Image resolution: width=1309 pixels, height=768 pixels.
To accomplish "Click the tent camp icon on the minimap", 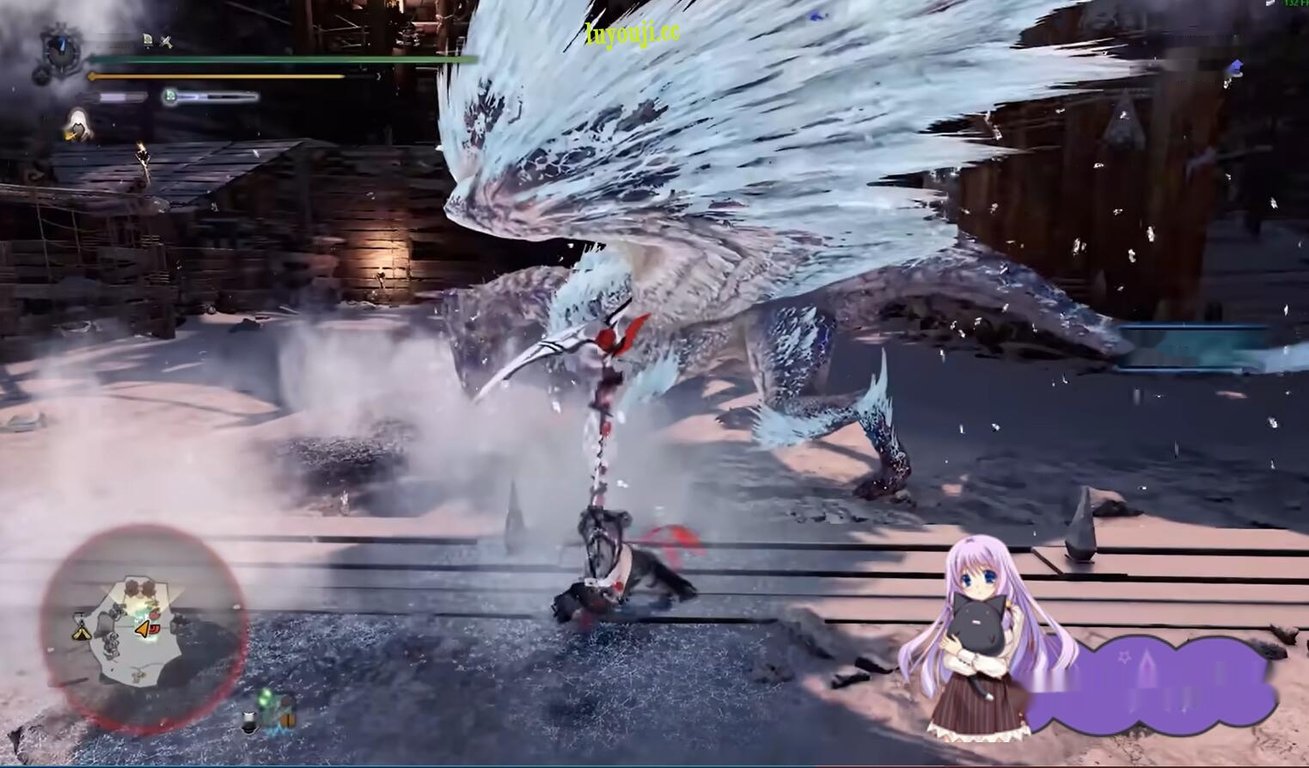I will tap(80, 632).
